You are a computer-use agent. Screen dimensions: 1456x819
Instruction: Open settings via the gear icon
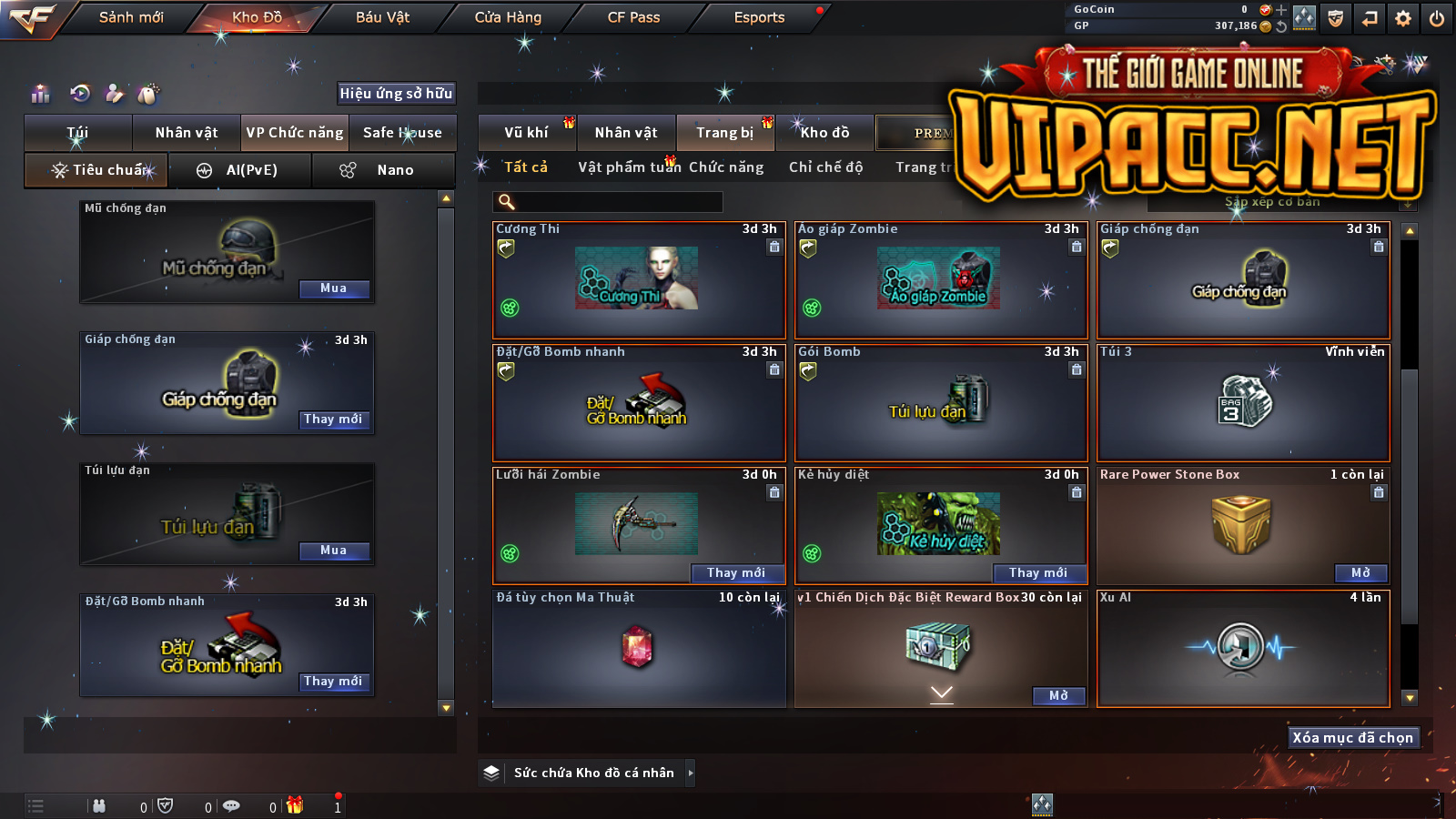point(1403,18)
